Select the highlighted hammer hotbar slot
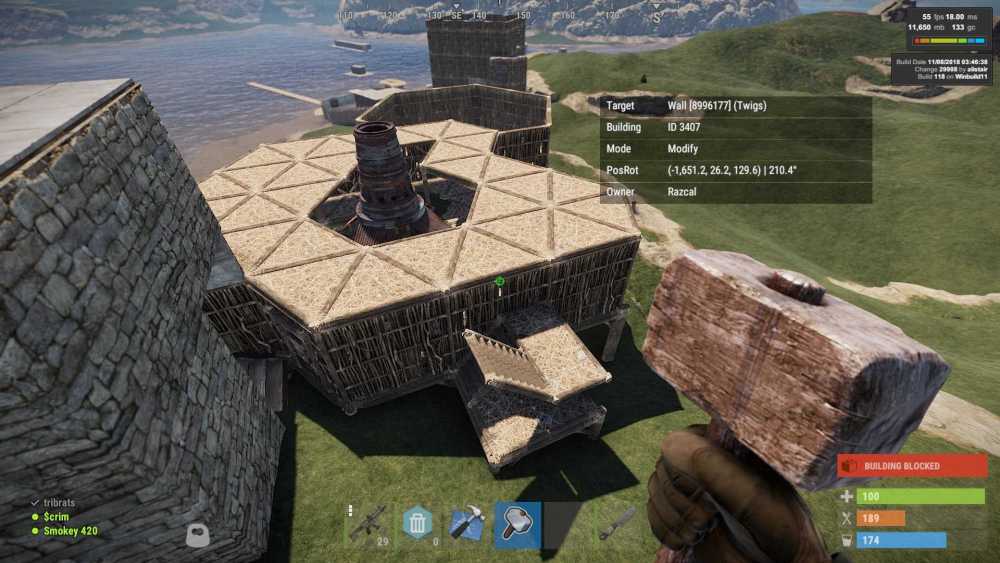Image resolution: width=1000 pixels, height=563 pixels. [518, 524]
